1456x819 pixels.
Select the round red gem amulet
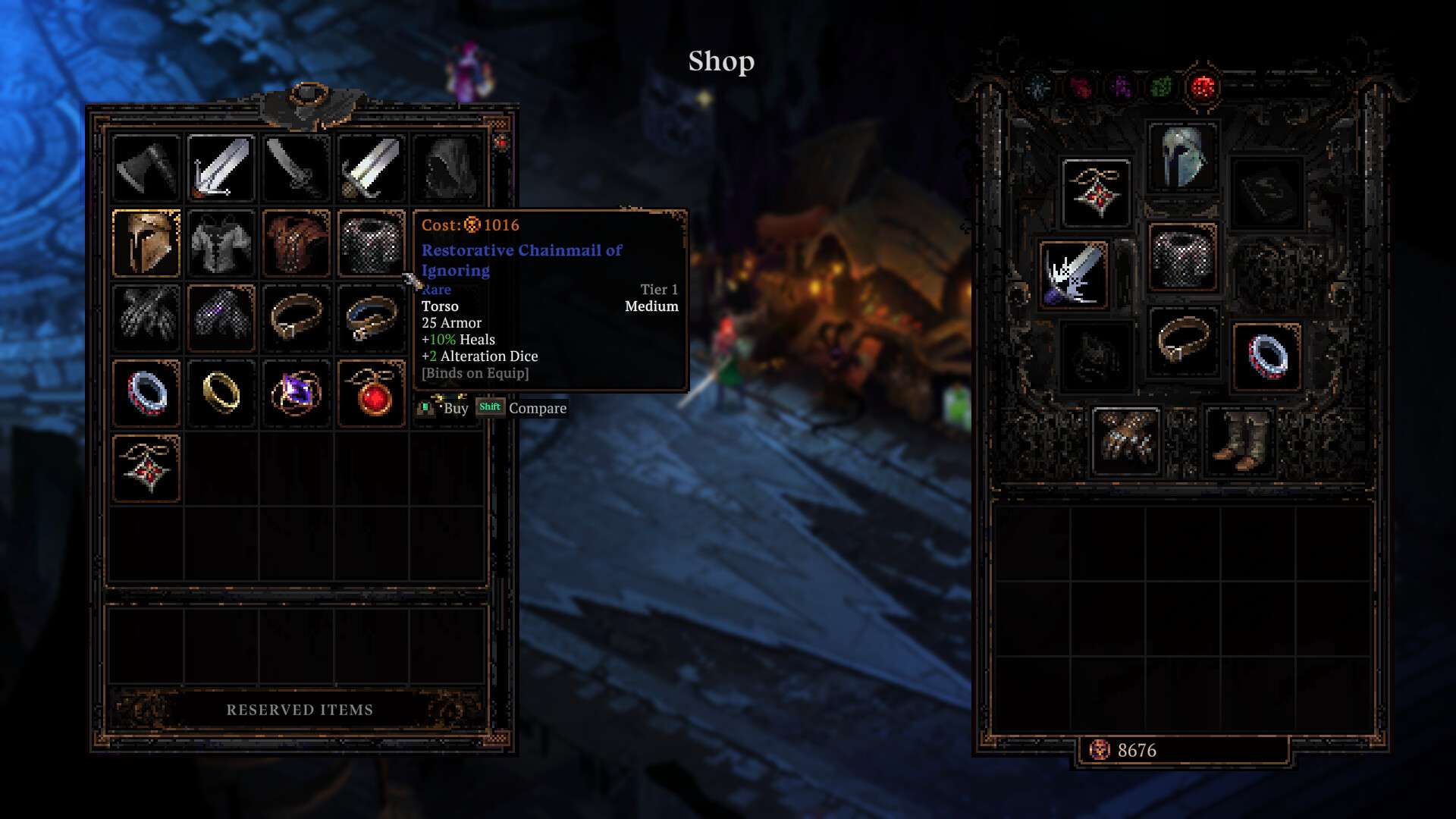click(371, 393)
